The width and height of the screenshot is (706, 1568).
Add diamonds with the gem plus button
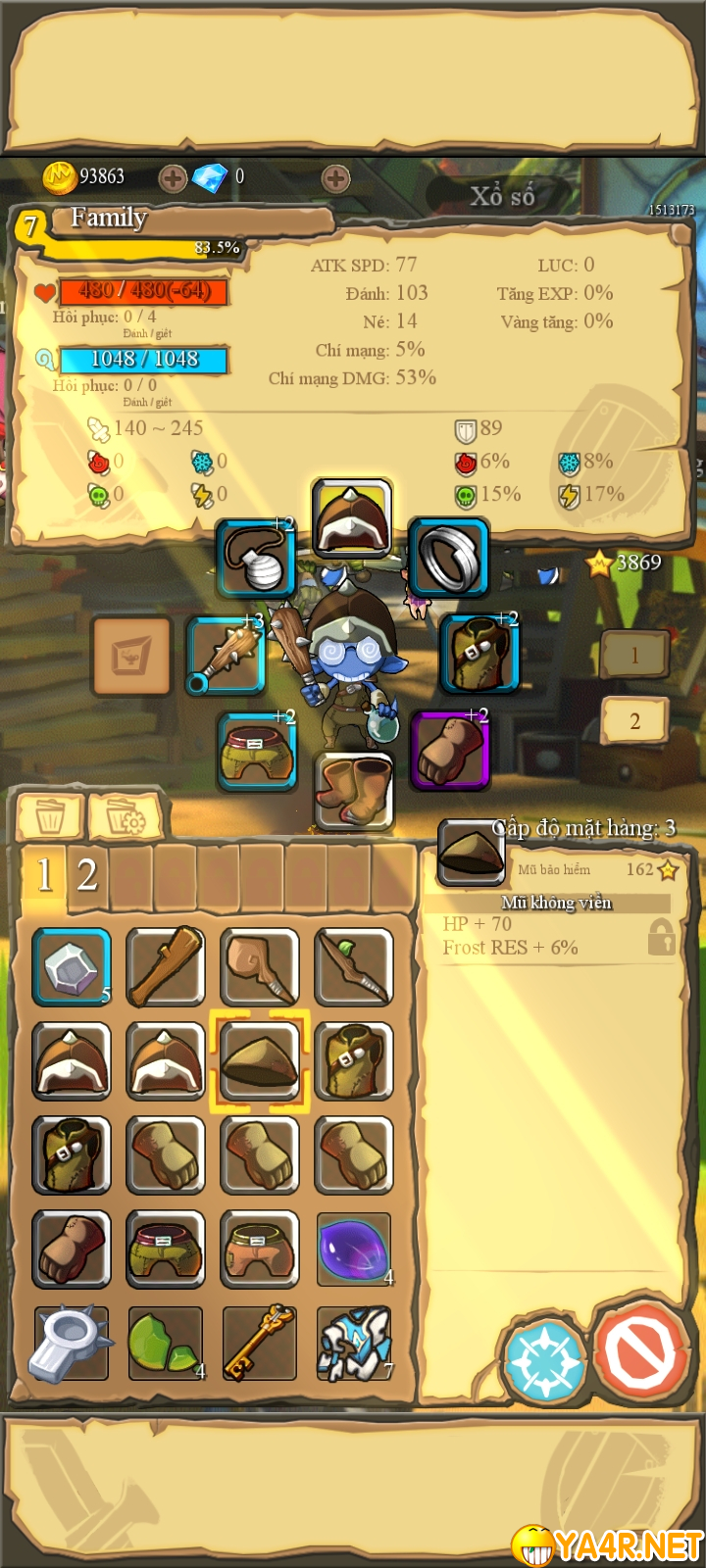pos(335,178)
